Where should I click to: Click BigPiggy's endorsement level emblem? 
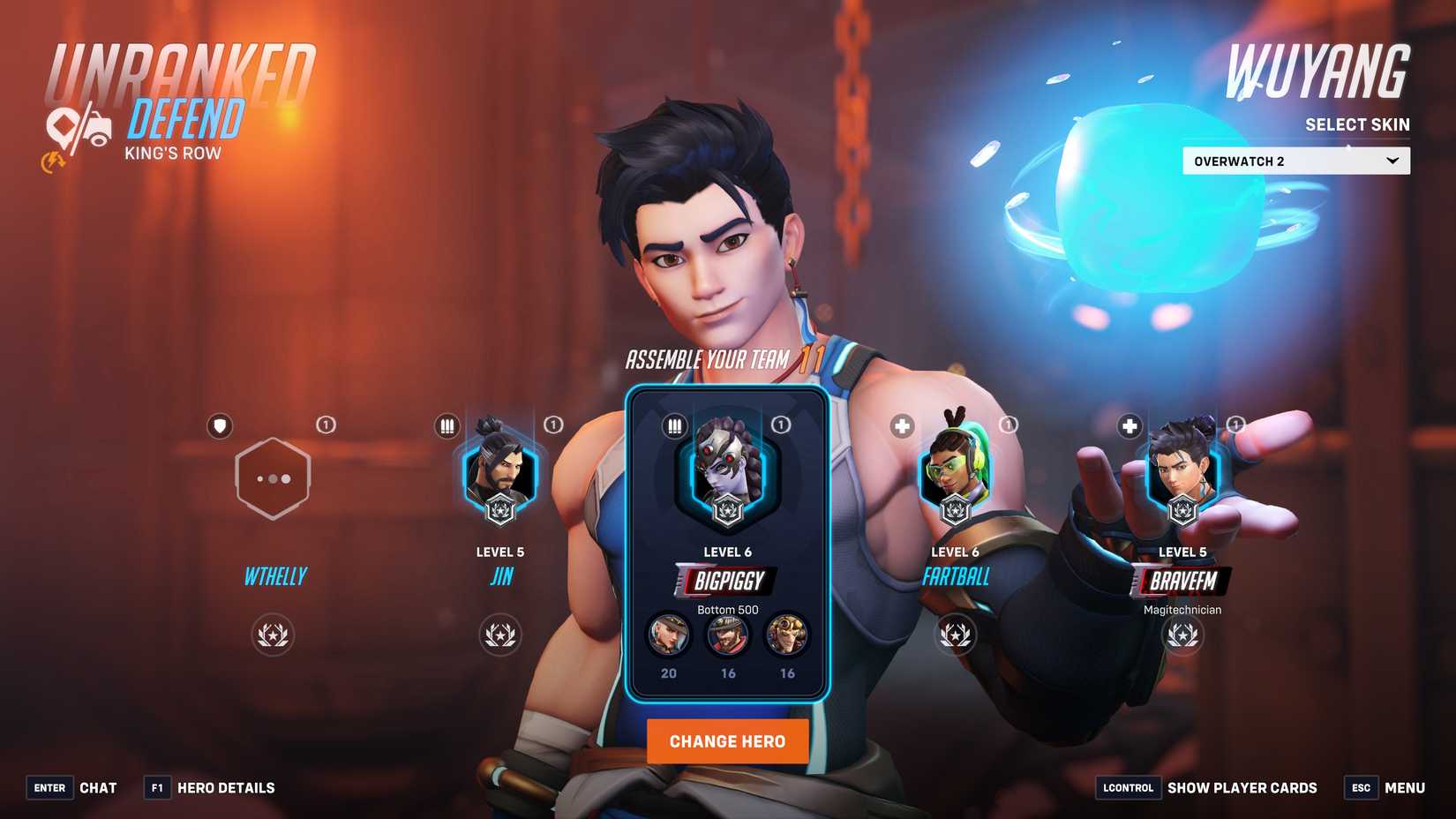pos(728,511)
